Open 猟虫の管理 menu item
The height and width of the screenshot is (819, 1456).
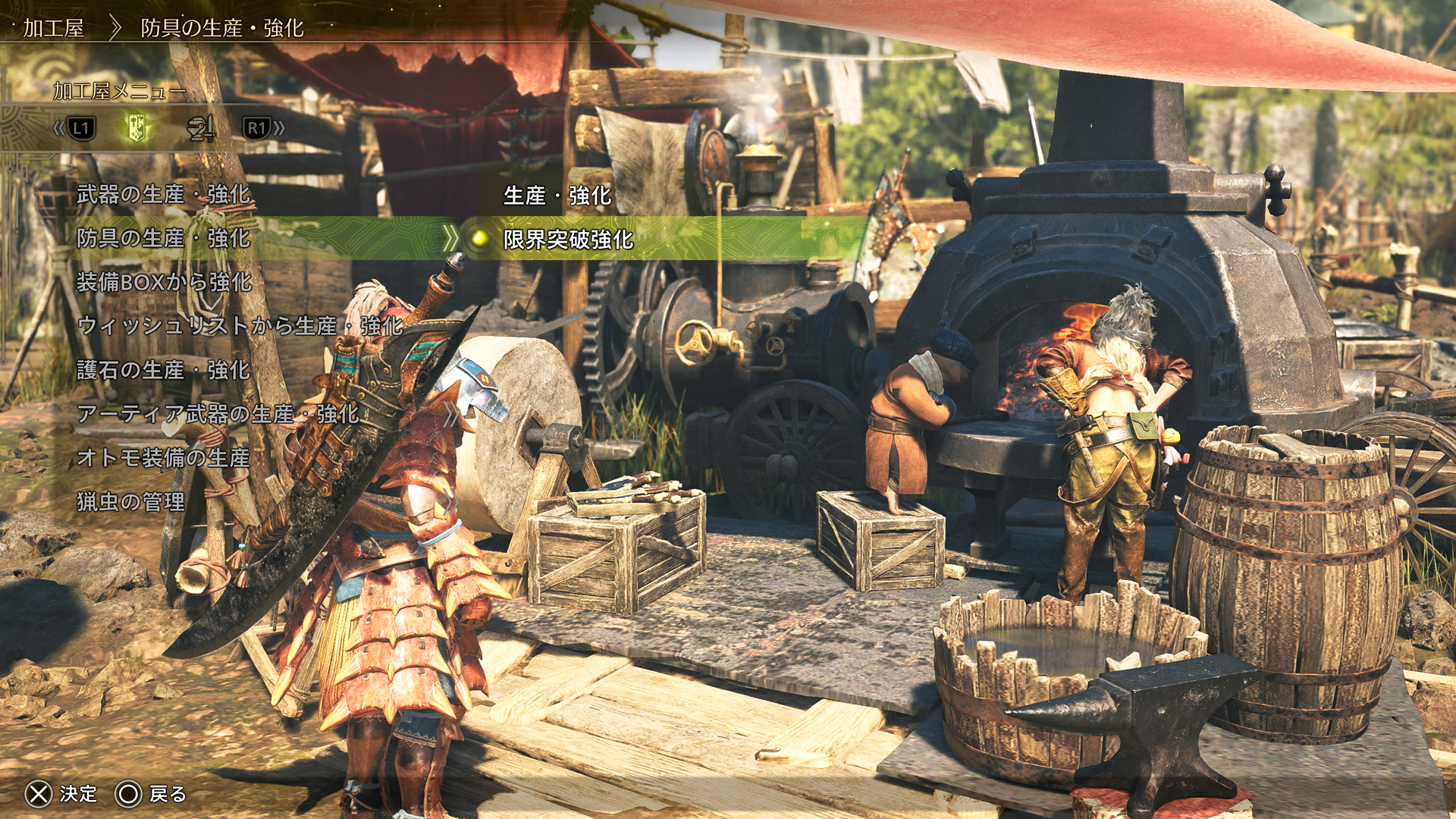coord(130,502)
